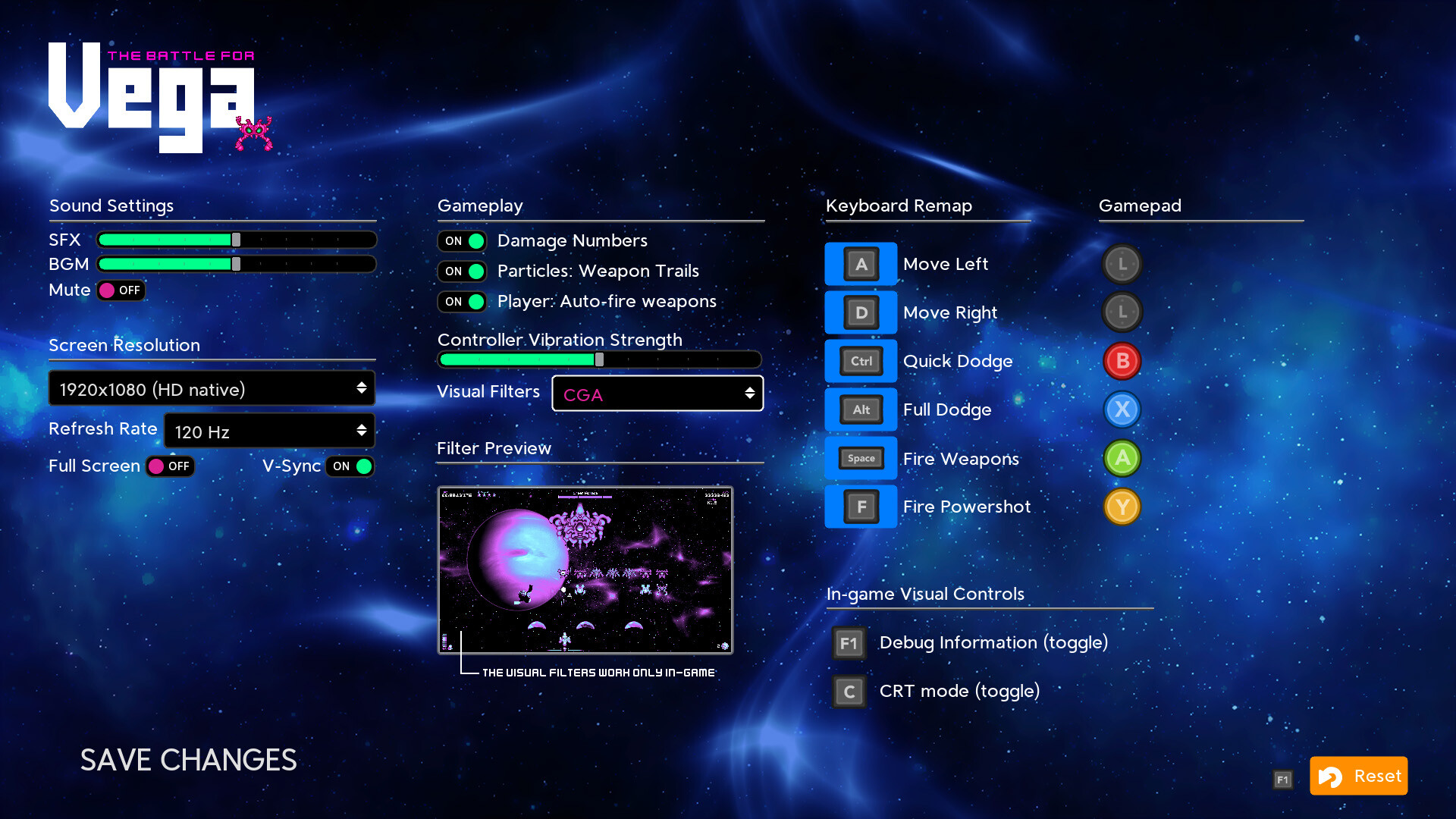Open the Visual Filters CGA dropdown
This screenshot has height=819, width=1456.
657,394
